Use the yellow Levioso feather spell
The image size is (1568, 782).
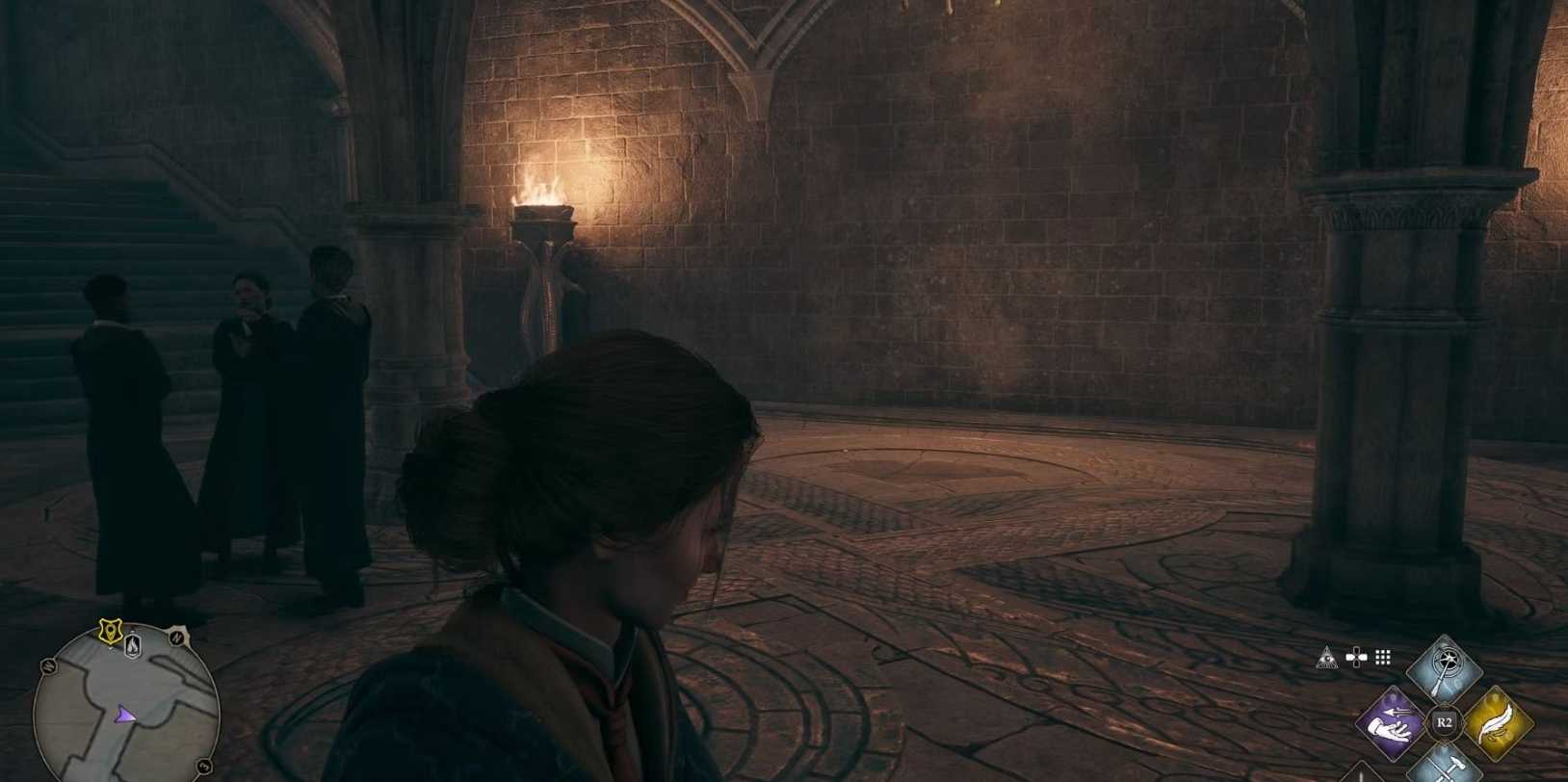coord(1495,722)
